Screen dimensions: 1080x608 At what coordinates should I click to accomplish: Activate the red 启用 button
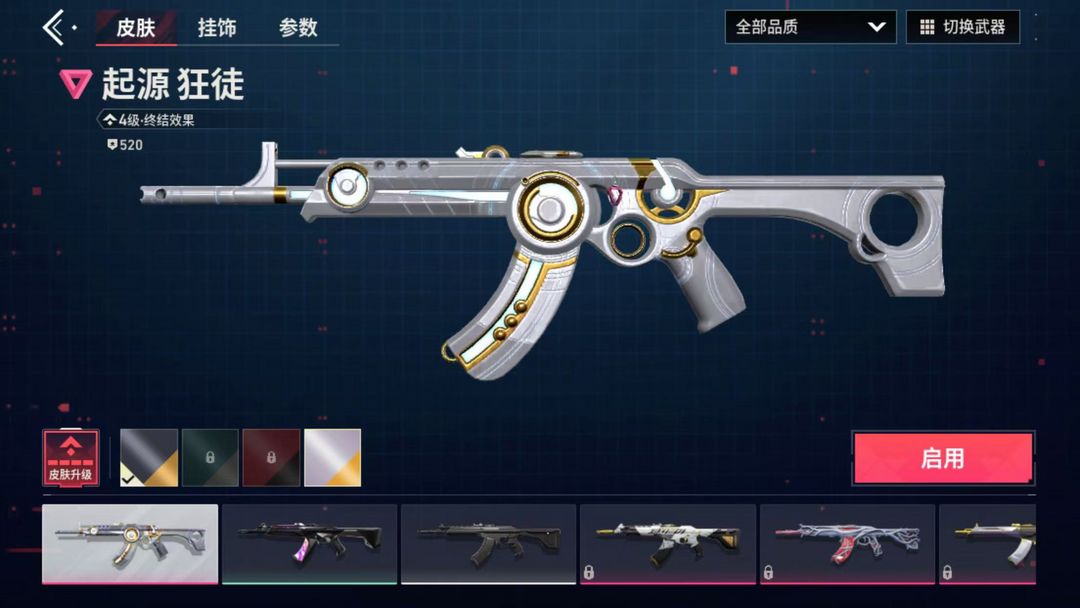(x=942, y=459)
